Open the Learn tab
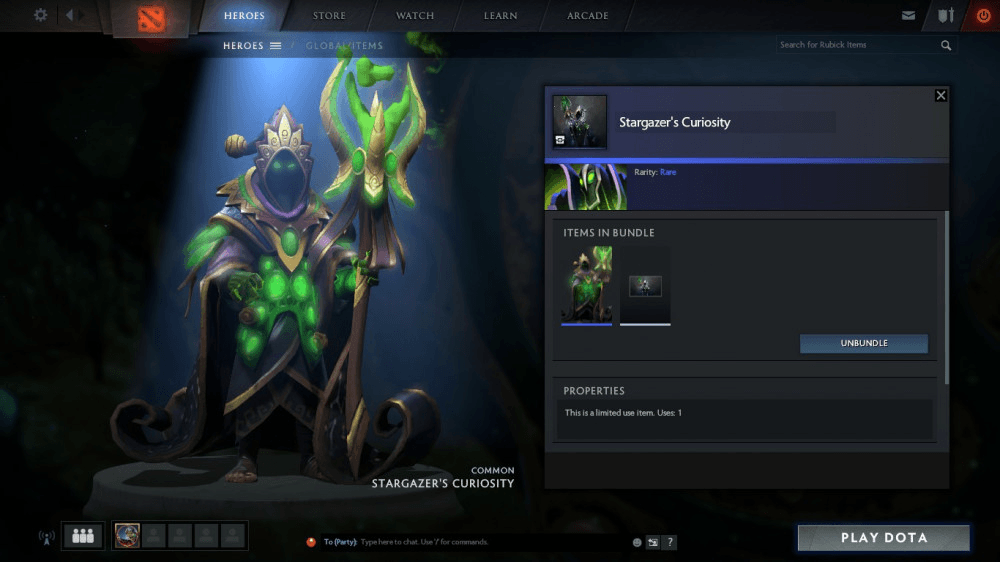This screenshot has width=1000, height=562. [500, 16]
